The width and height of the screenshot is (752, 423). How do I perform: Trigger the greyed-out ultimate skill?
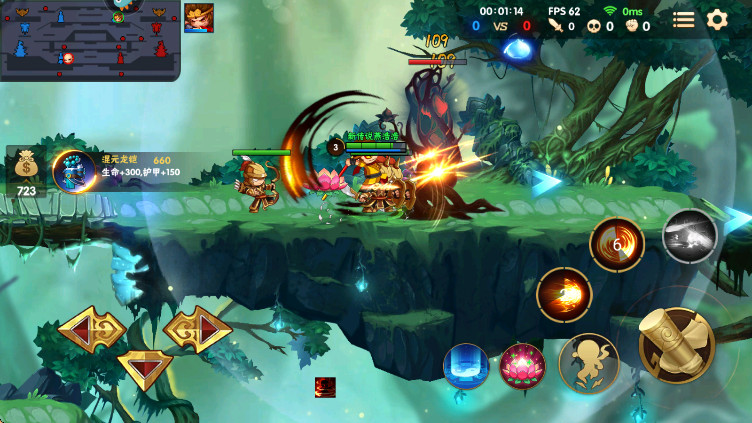click(x=690, y=236)
